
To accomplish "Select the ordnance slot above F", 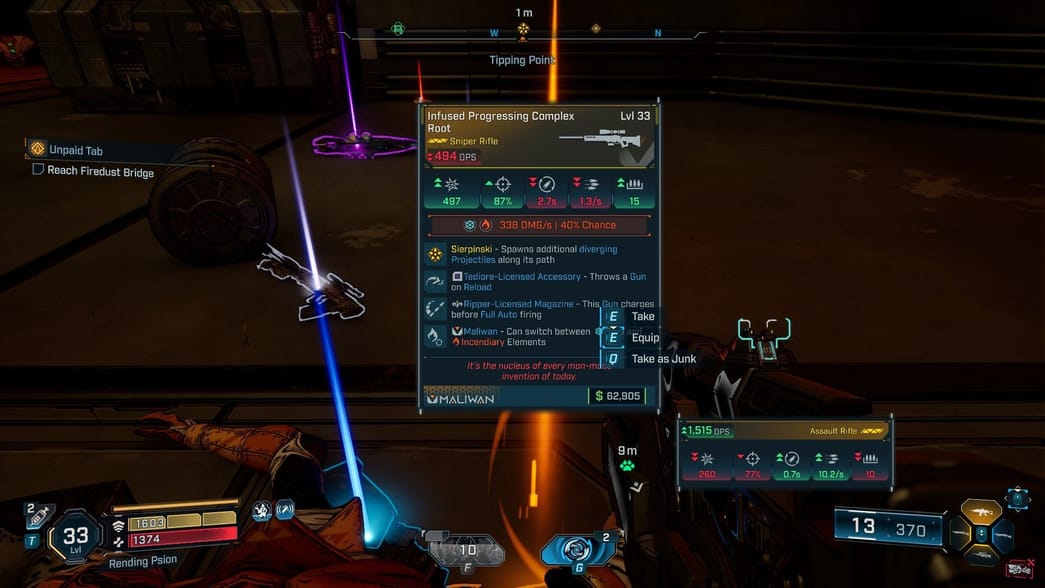I will pyautogui.click(x=467, y=550).
